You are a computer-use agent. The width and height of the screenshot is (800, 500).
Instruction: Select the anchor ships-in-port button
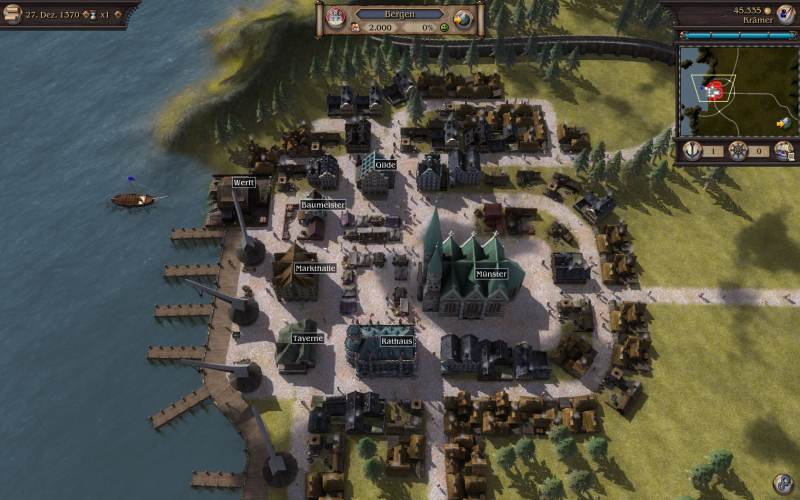point(694,151)
